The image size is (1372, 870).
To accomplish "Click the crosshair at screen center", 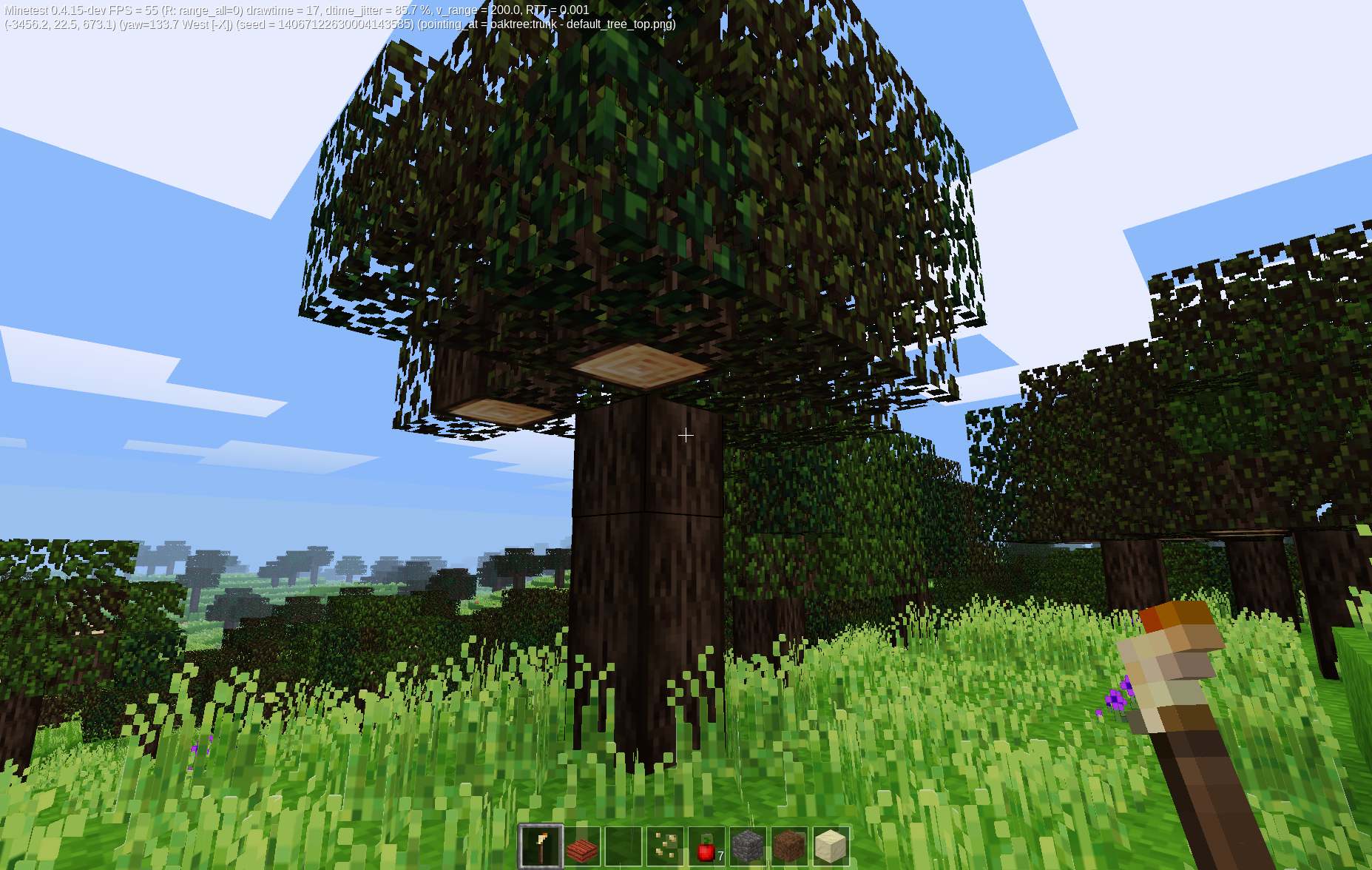I will pyautogui.click(x=686, y=435).
